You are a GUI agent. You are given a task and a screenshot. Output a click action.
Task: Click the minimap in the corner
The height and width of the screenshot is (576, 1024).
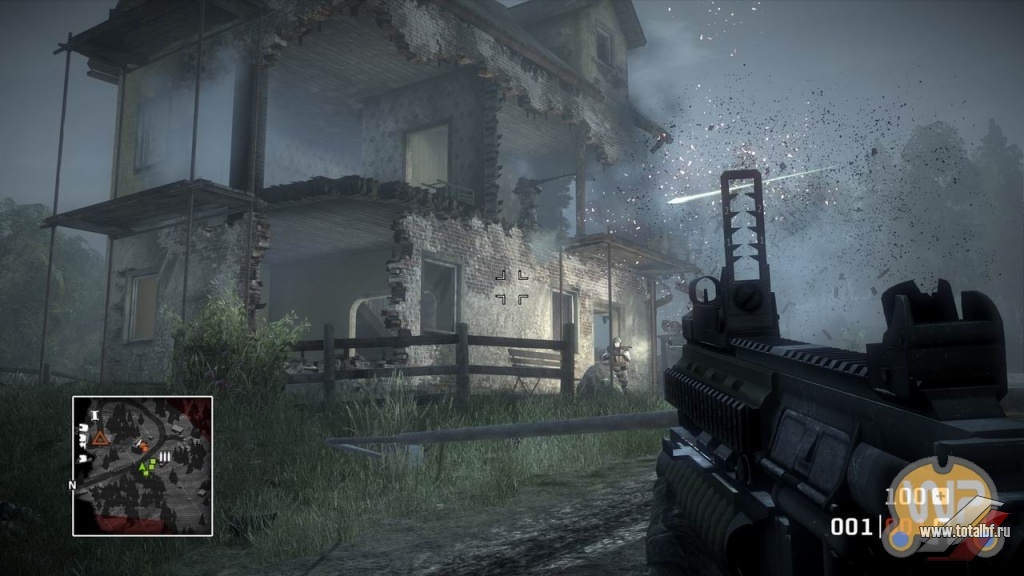tap(142, 465)
